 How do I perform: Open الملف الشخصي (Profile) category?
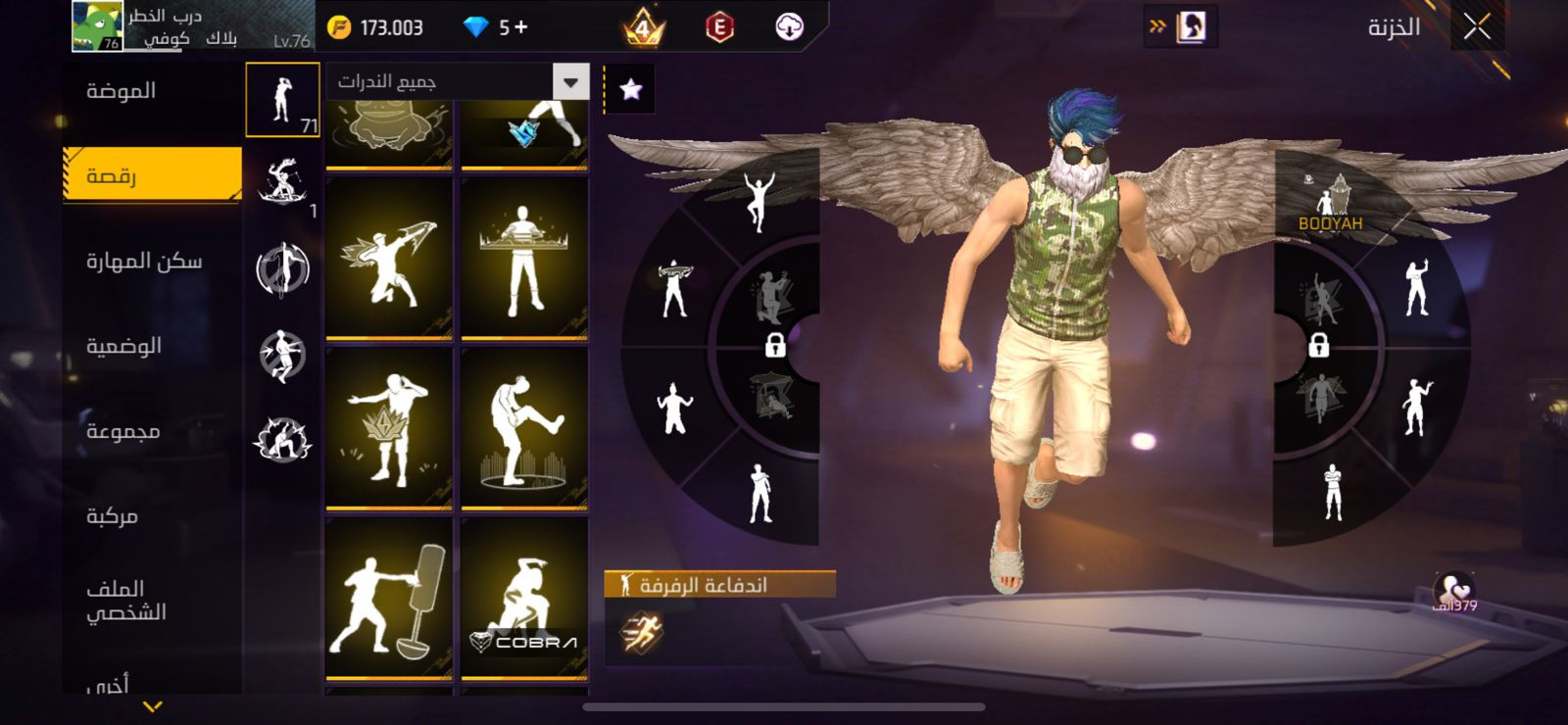click(125, 600)
